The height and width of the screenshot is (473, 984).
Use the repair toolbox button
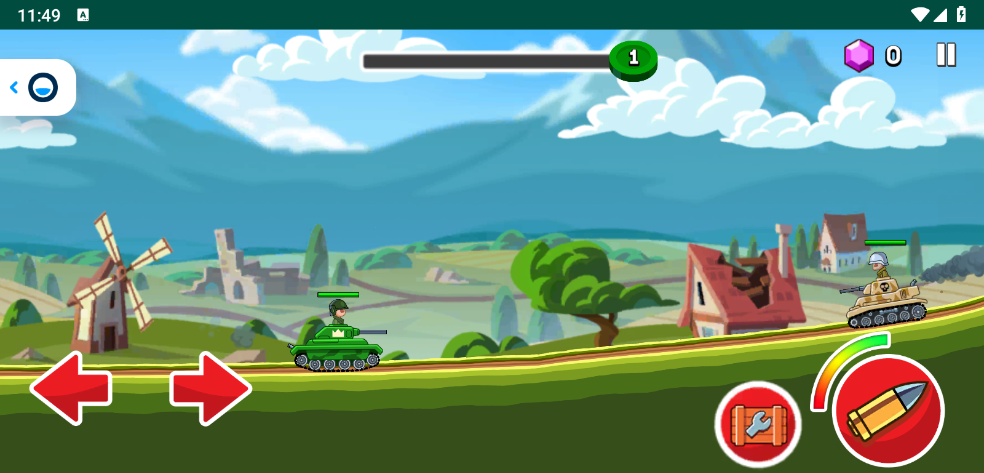758,424
